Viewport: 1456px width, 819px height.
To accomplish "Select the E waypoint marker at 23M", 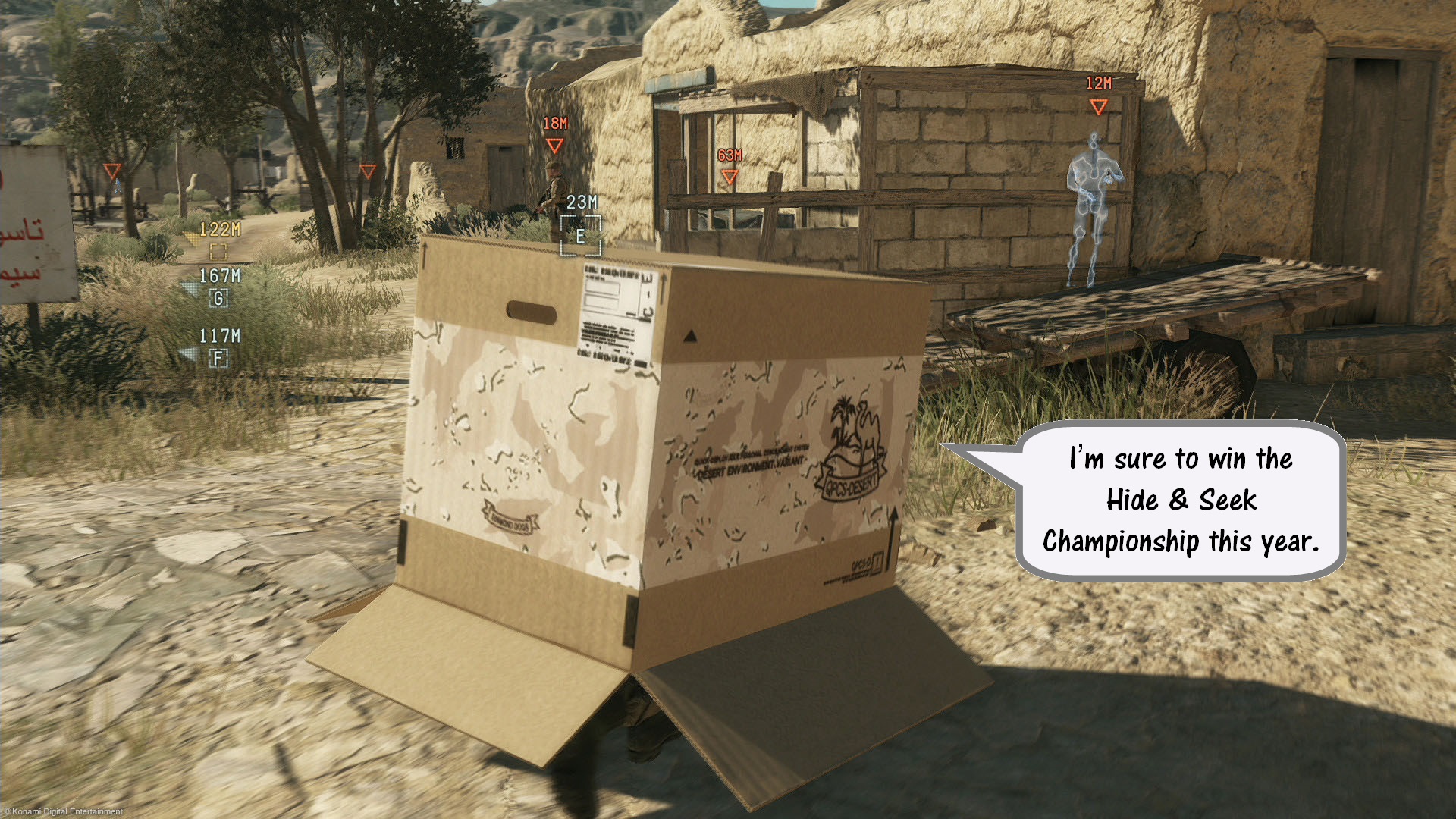I will coord(580,236).
